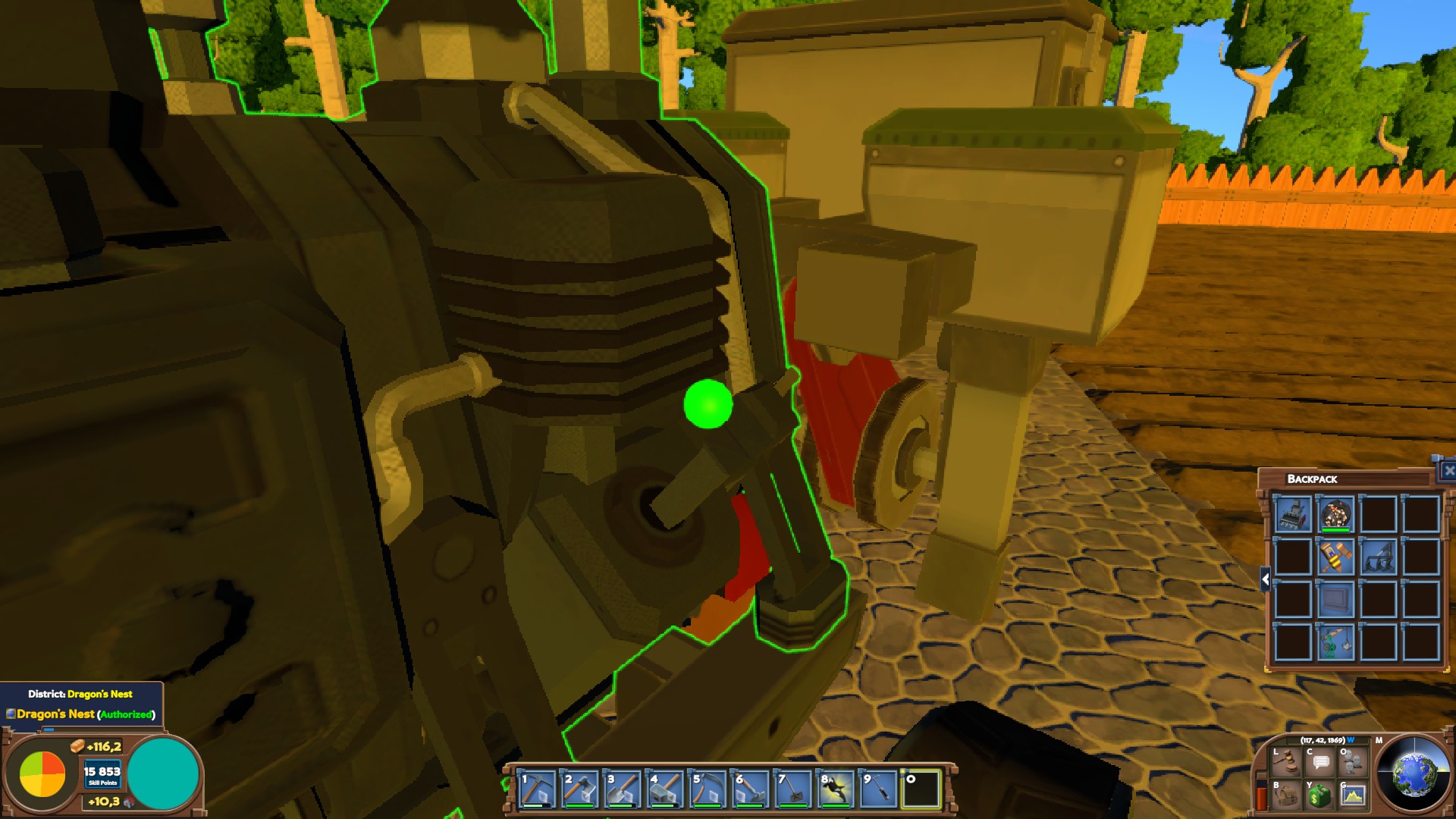Open the chat bubble icon
Image resolution: width=1456 pixels, height=819 pixels.
pos(1321,761)
